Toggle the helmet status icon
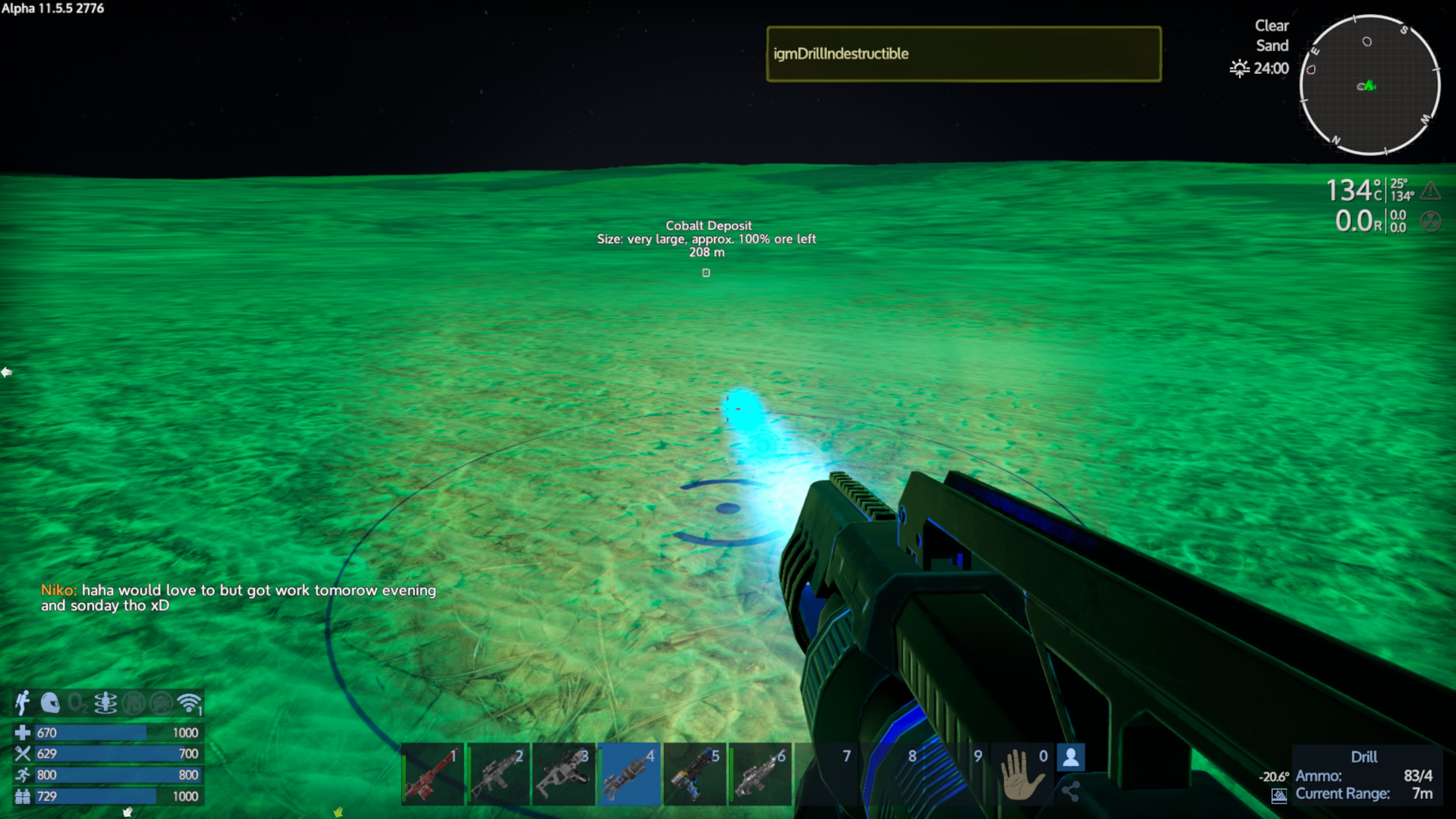This screenshot has width=1456, height=819. [x=50, y=703]
